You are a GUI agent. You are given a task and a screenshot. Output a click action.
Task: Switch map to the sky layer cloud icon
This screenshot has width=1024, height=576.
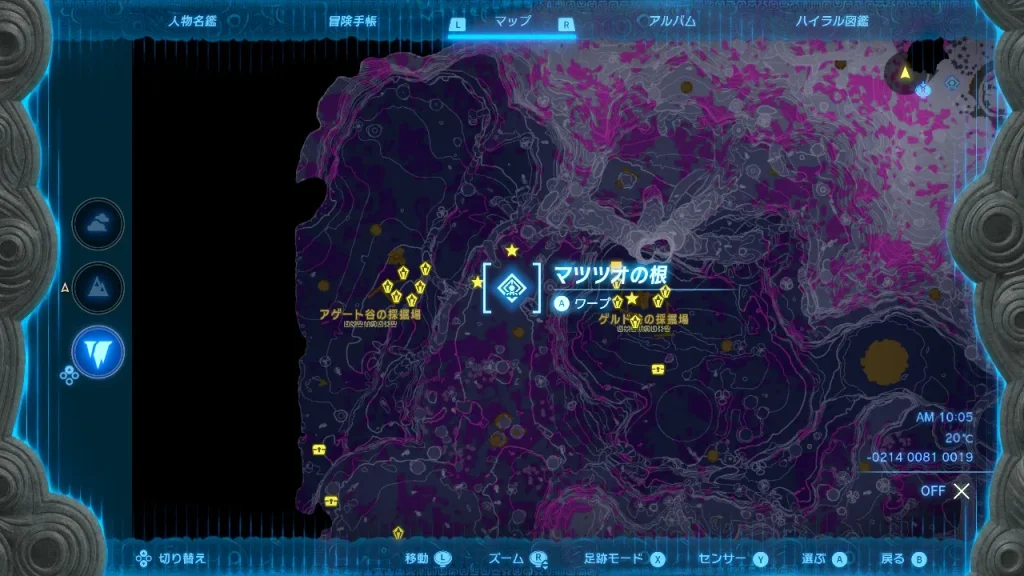(x=98, y=224)
